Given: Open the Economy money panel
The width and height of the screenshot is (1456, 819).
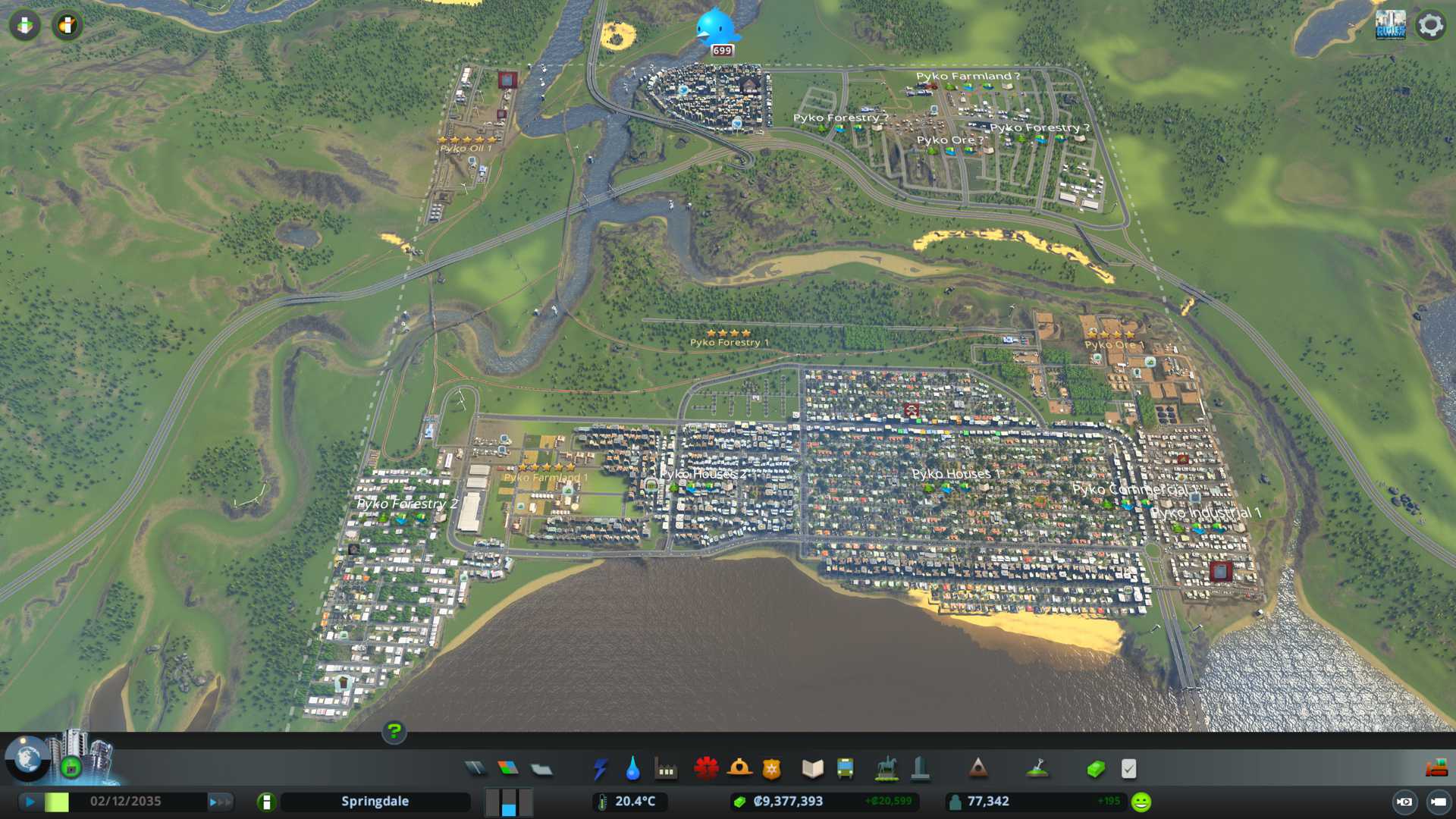Looking at the screenshot, I should pos(1096,769).
